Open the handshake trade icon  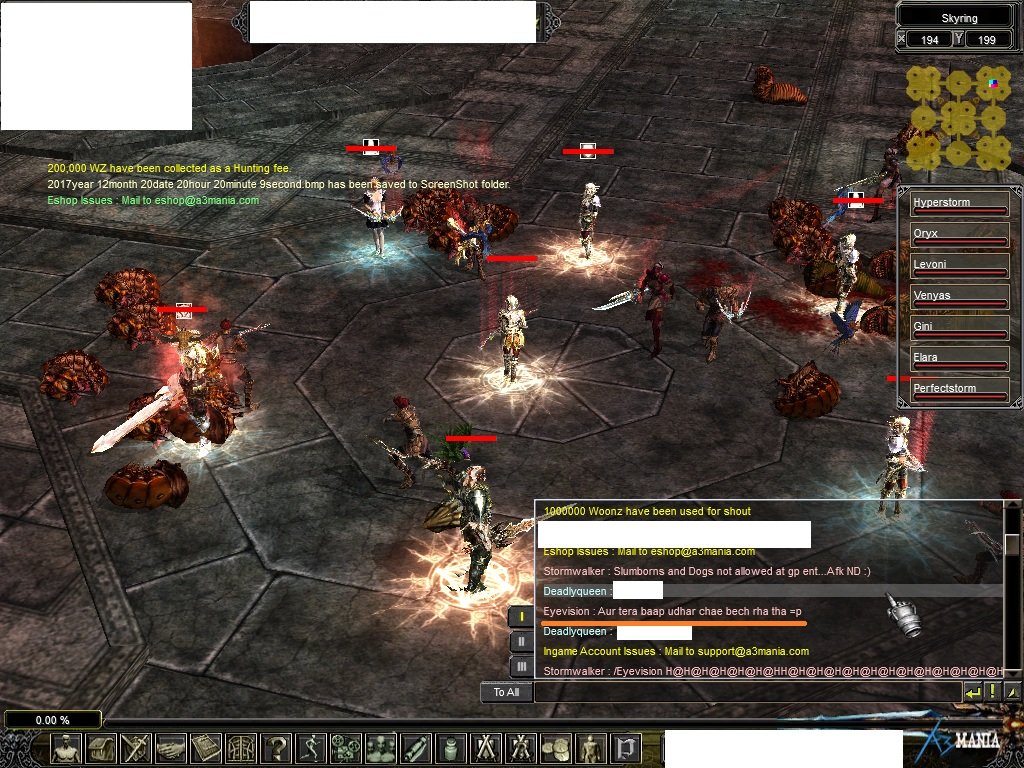point(171,748)
